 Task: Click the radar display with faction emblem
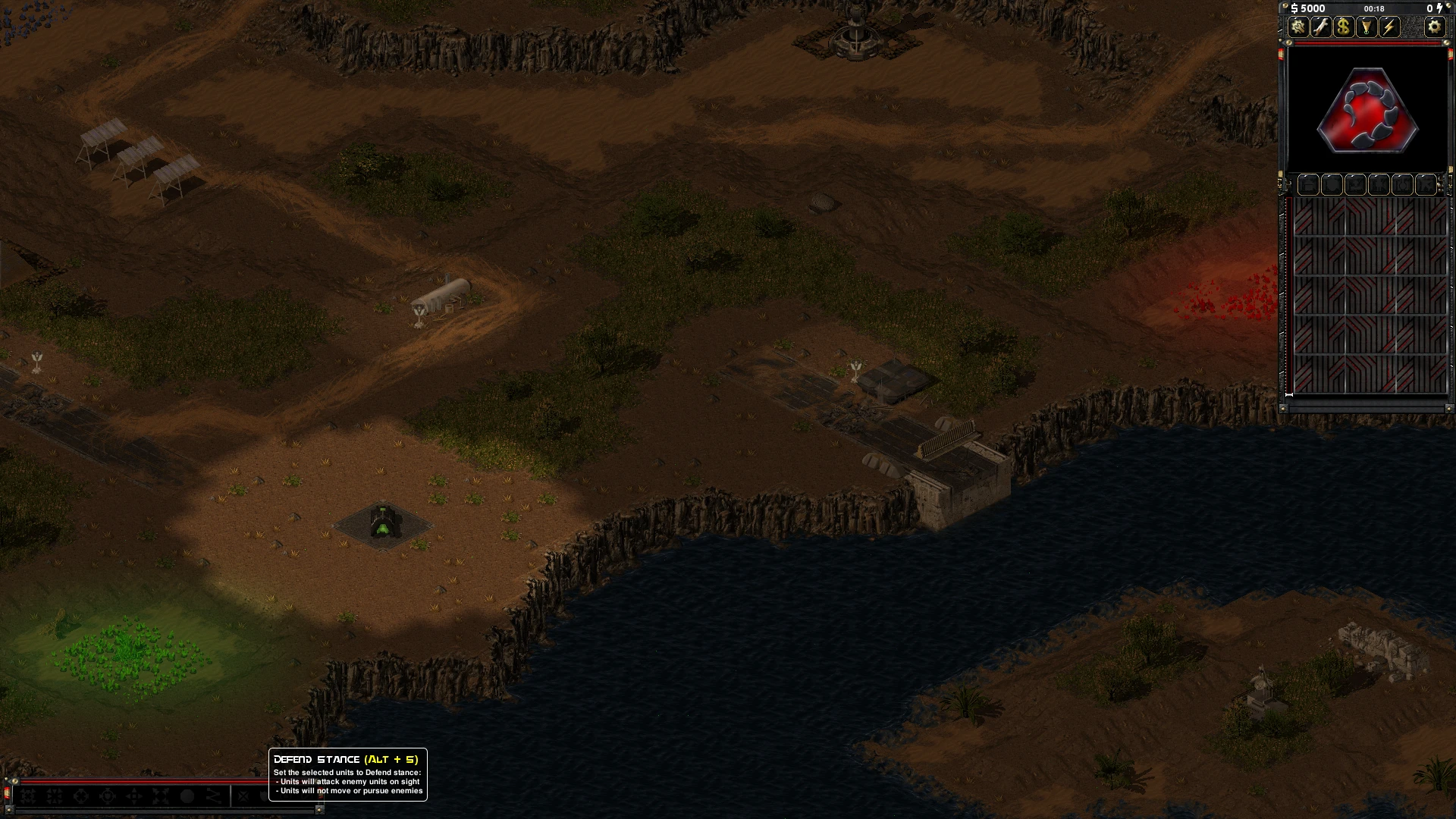pyautogui.click(x=1367, y=110)
